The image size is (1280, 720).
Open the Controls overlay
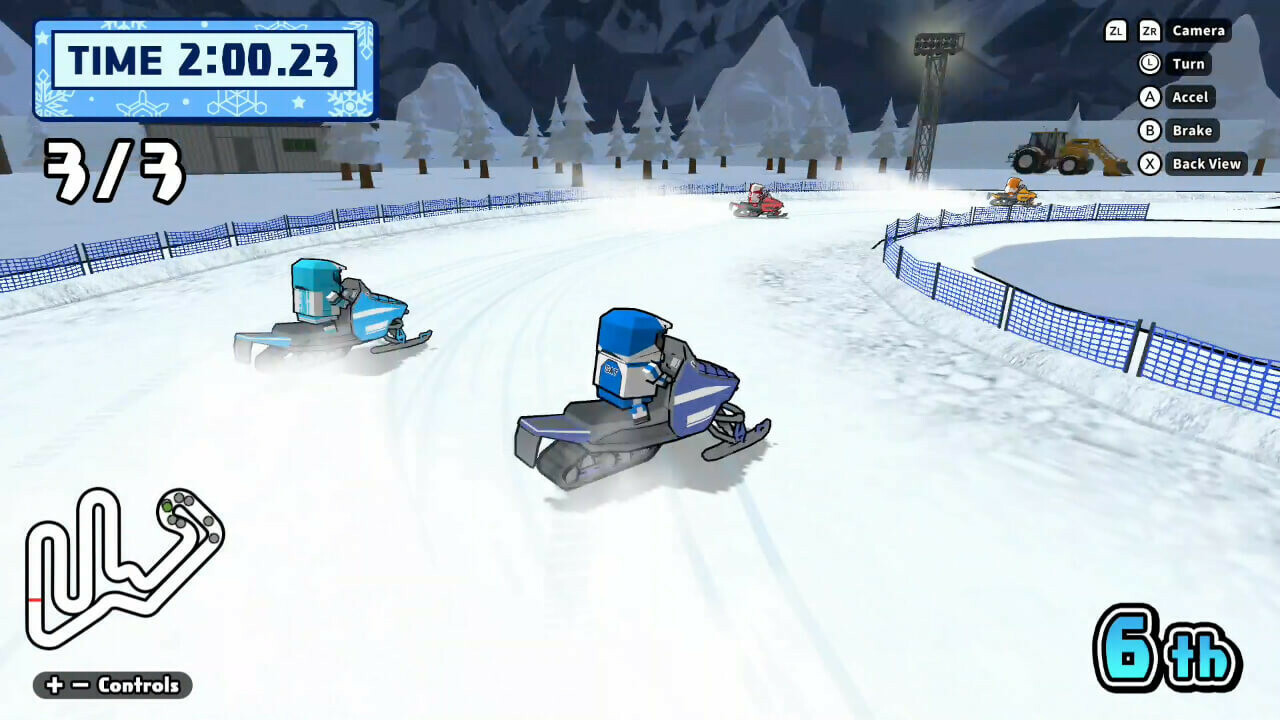(x=140, y=686)
